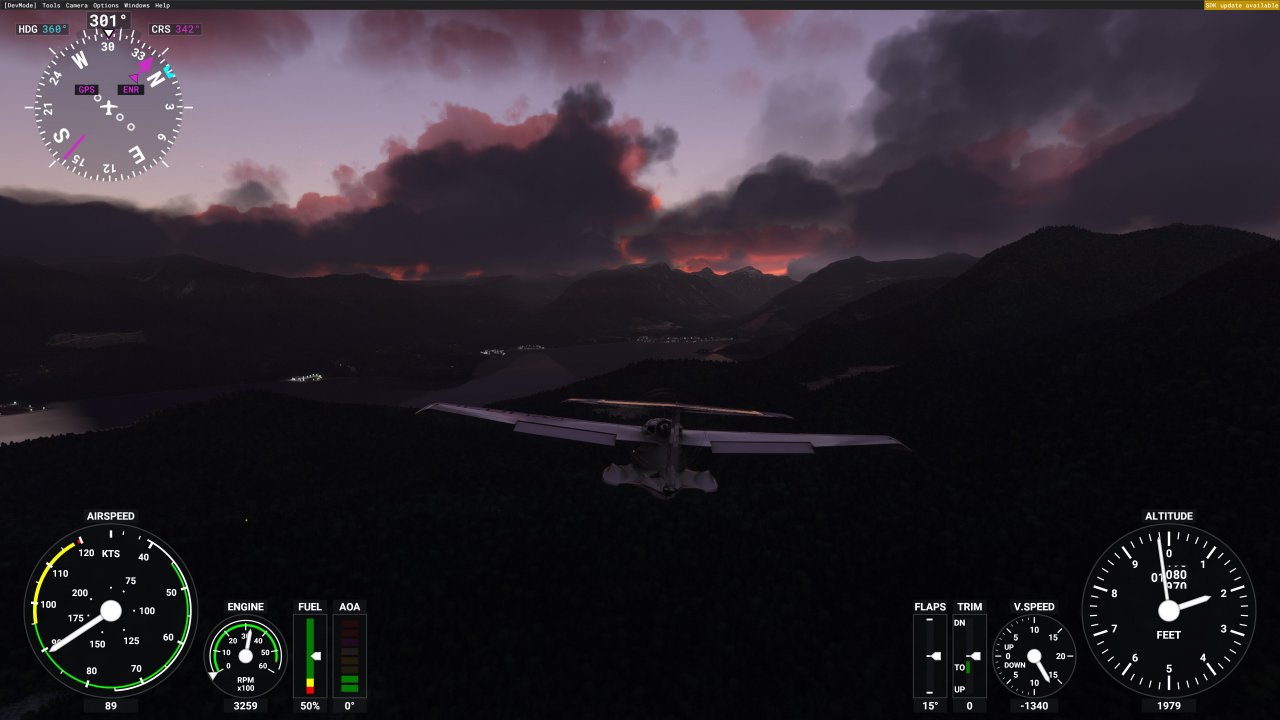Select the magenta heading bug on the compass

point(148,62)
